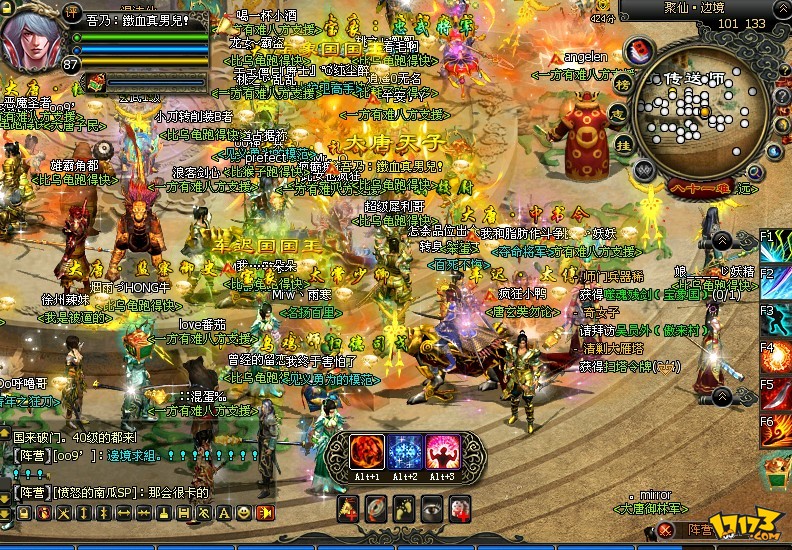792x550 pixels.
Task: Select the 阵营 chat channel button
Action: tap(700, 530)
